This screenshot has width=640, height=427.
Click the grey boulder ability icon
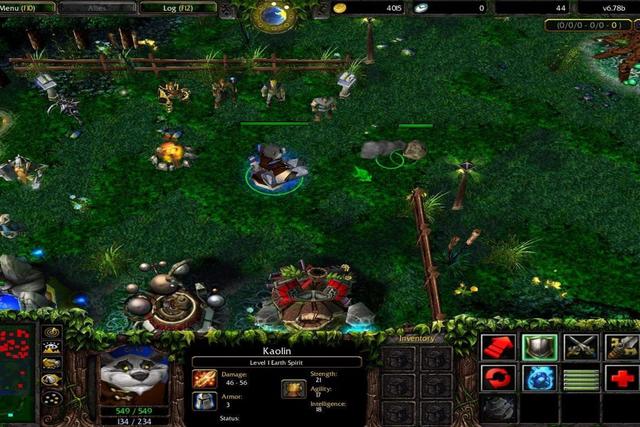[498, 408]
